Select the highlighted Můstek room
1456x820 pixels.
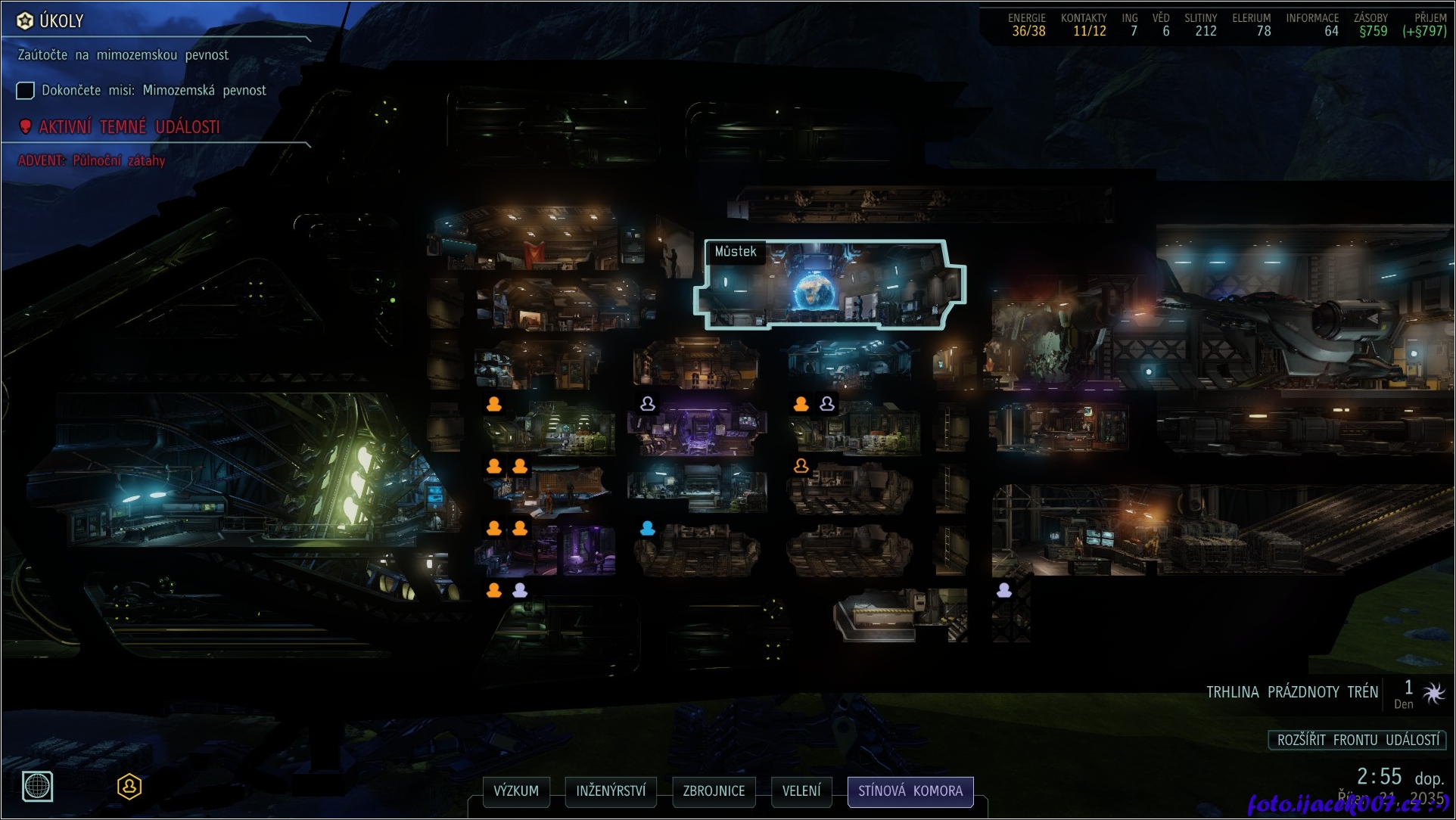click(829, 286)
